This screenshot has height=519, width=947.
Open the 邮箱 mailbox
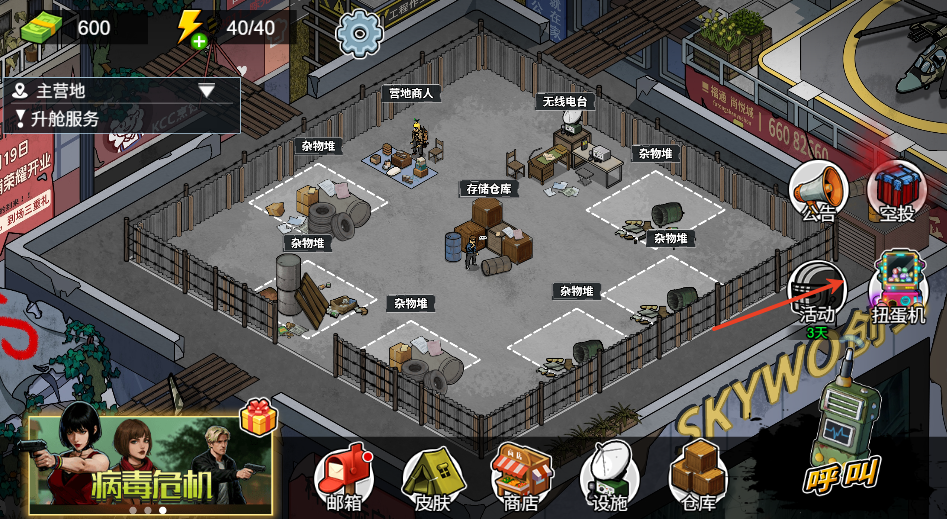coord(343,476)
